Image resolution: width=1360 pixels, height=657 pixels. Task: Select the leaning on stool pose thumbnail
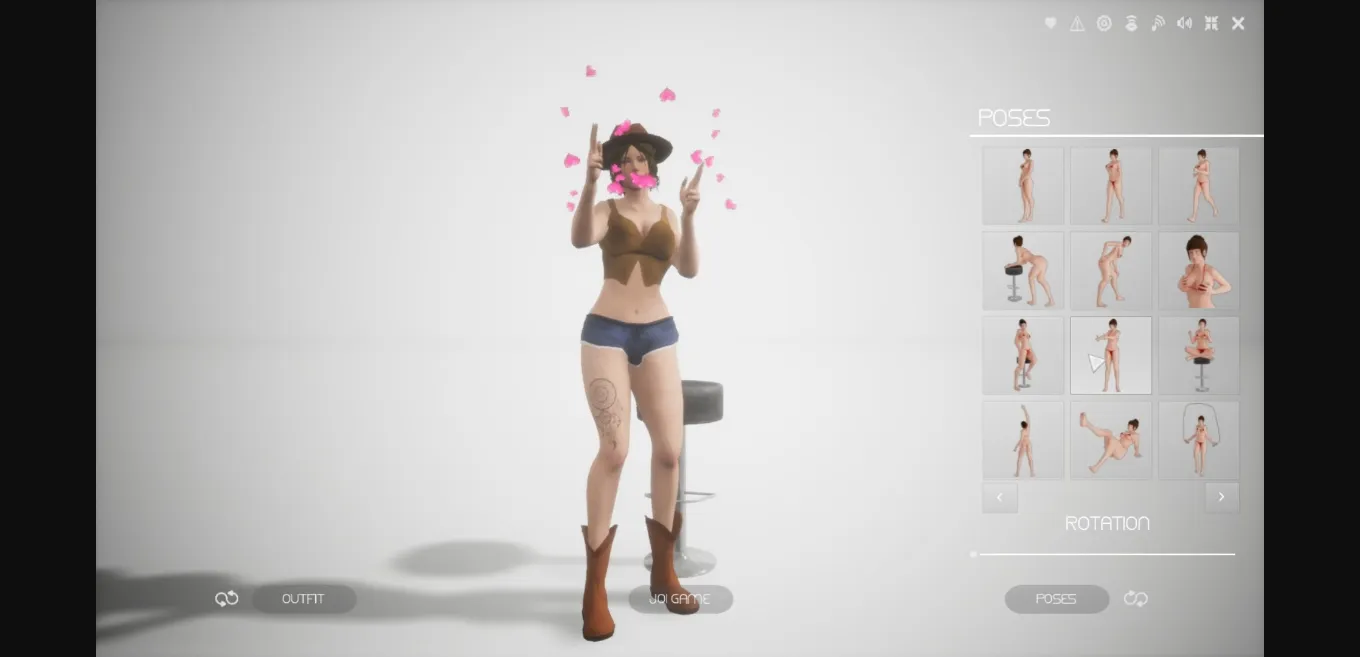(1023, 271)
